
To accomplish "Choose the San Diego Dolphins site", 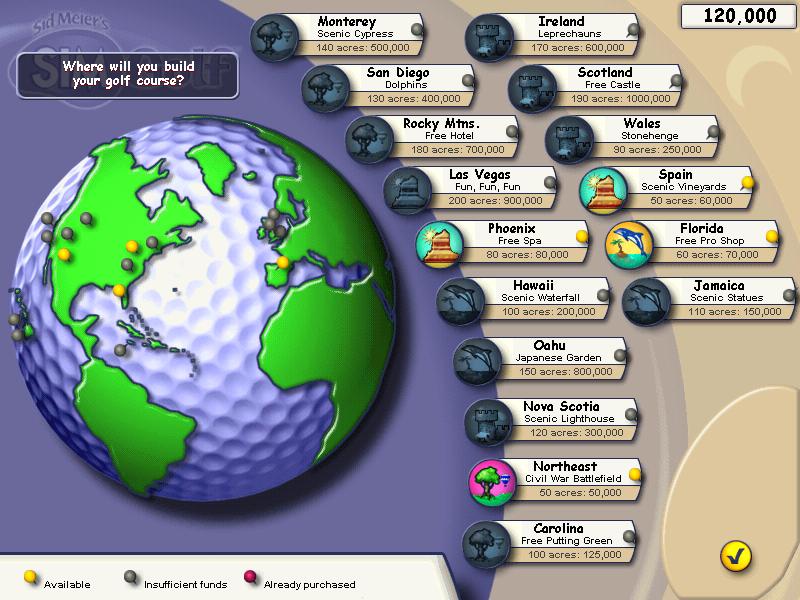I will pos(397,86).
